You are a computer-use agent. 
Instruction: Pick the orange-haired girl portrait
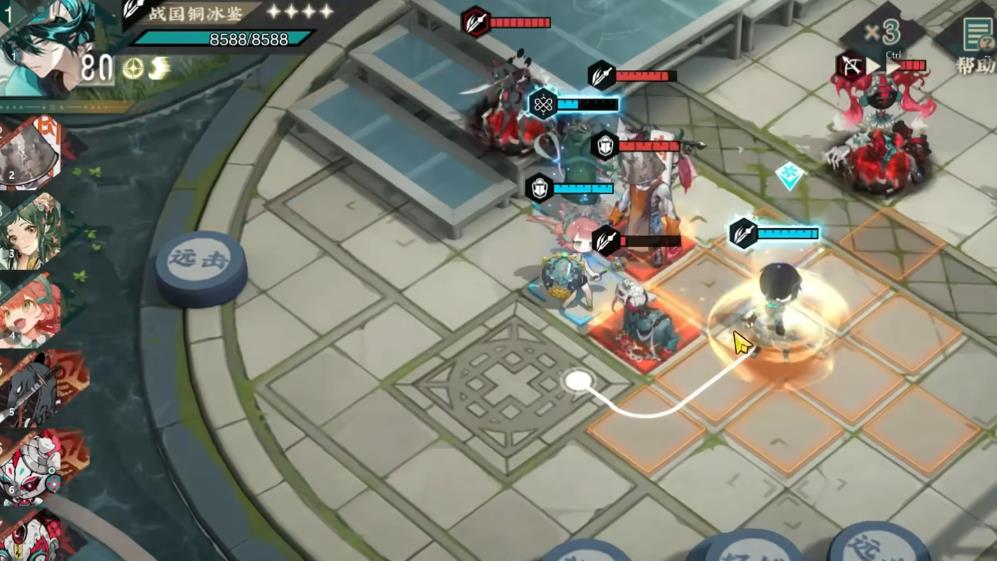(30, 310)
